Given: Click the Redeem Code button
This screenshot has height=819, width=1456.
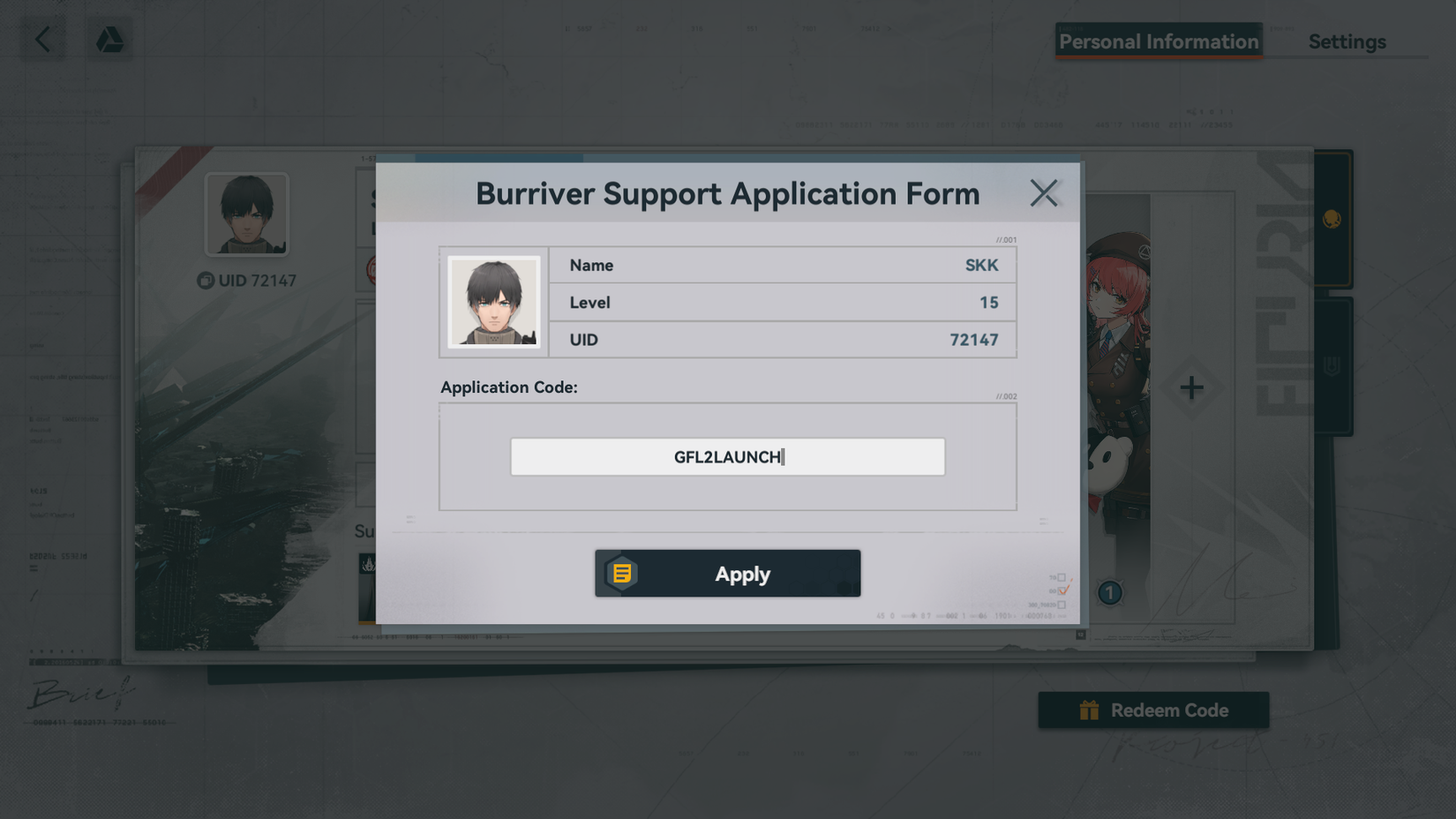Looking at the screenshot, I should [x=1153, y=710].
